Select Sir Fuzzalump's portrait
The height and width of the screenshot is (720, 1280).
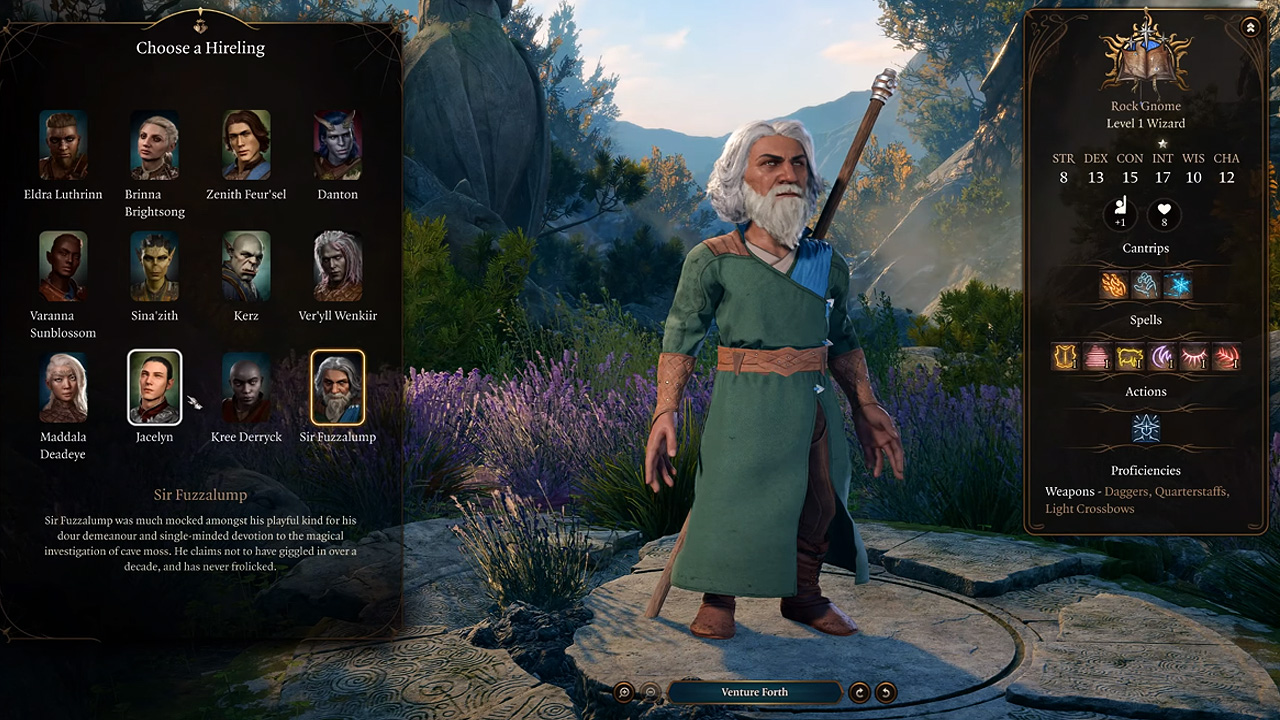point(338,387)
